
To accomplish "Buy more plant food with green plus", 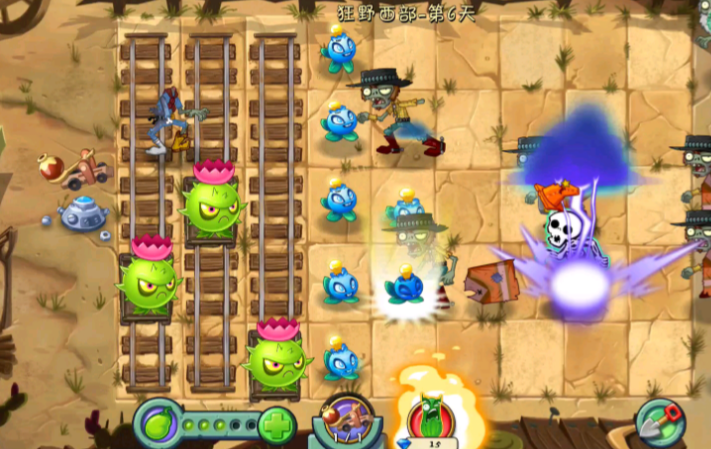I will (277, 425).
